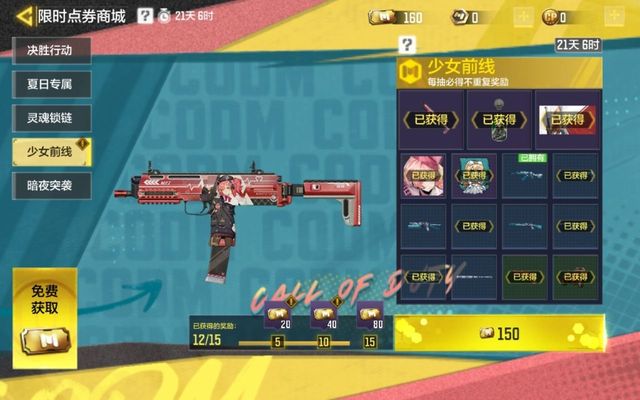Go back using the yellow arrow
Screen dimensions: 640x400
pos(21,16)
